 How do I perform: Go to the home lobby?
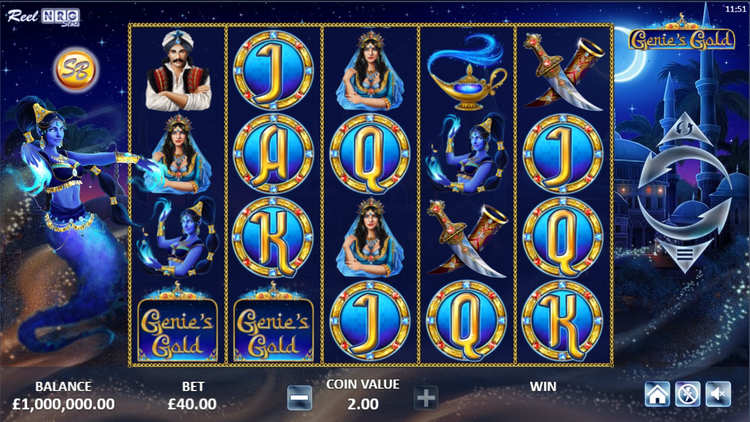657,394
